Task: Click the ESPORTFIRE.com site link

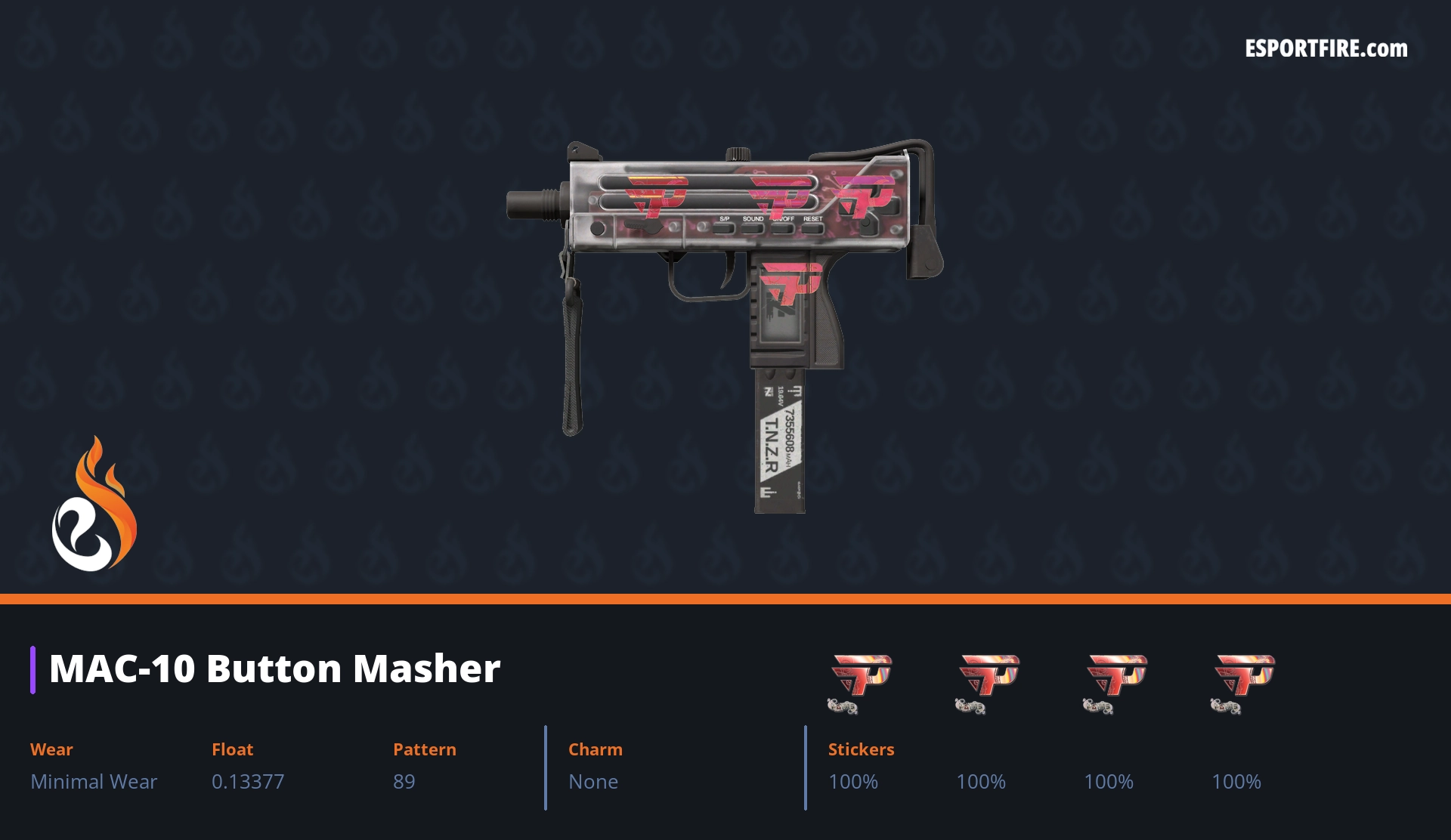Action: [x=1326, y=49]
